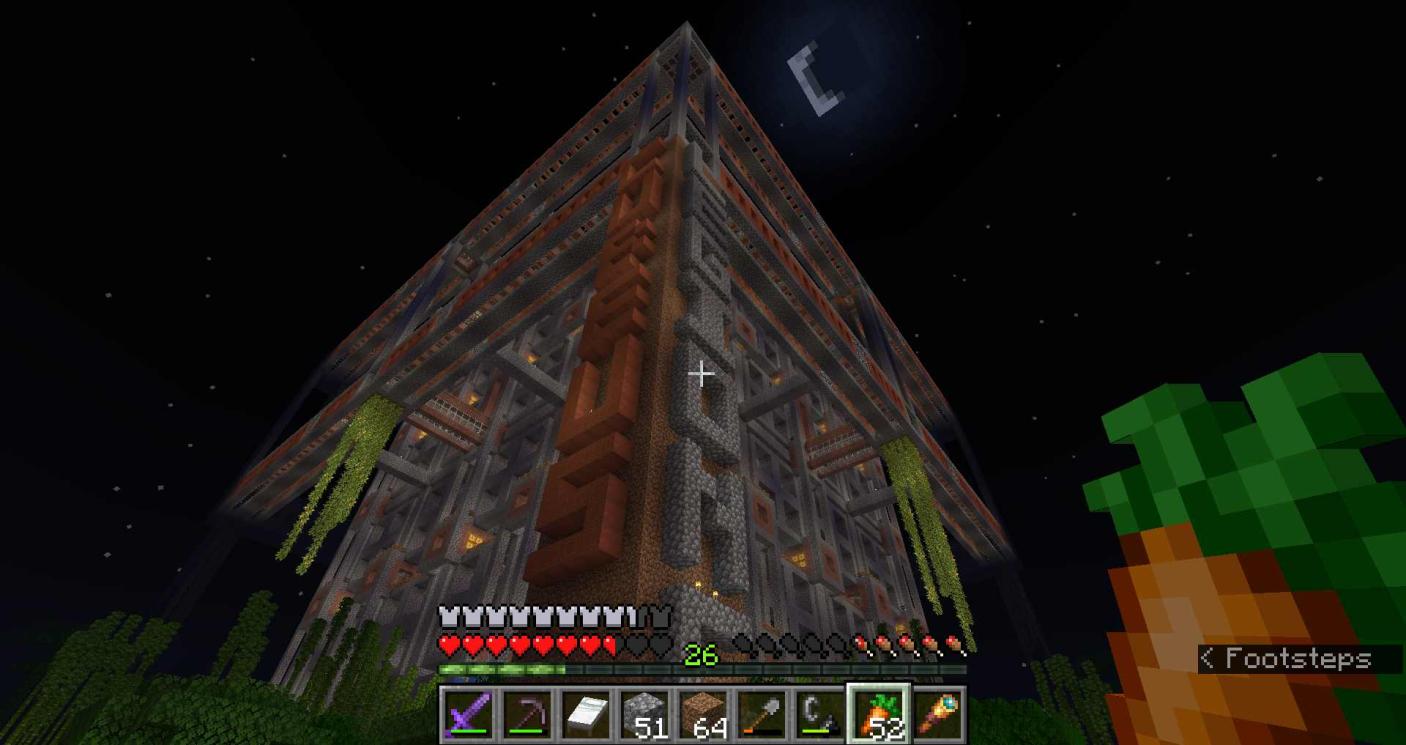Switch to the shovel slot
The width and height of the screenshot is (1406, 745).
[762, 714]
